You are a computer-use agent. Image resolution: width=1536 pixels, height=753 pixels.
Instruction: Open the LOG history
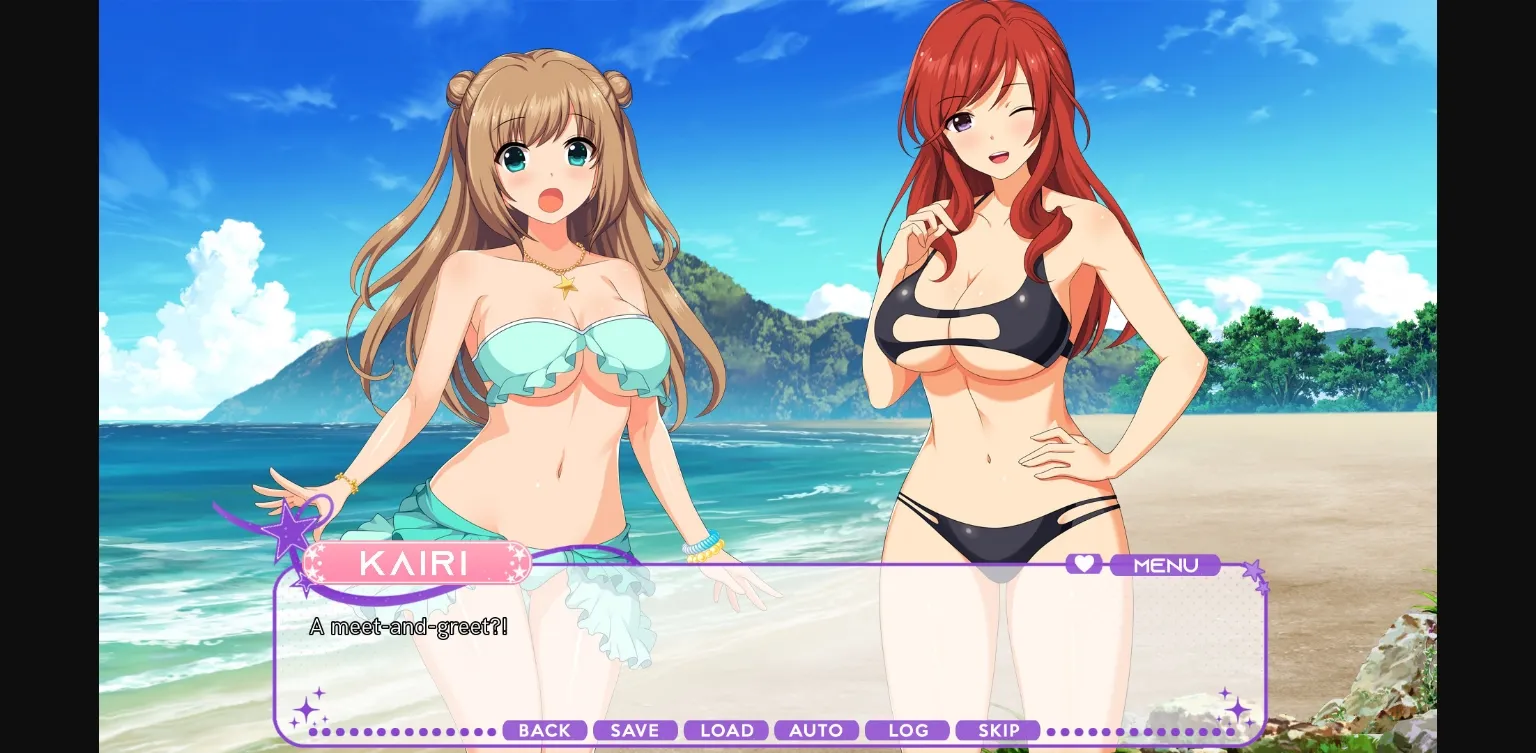click(907, 730)
